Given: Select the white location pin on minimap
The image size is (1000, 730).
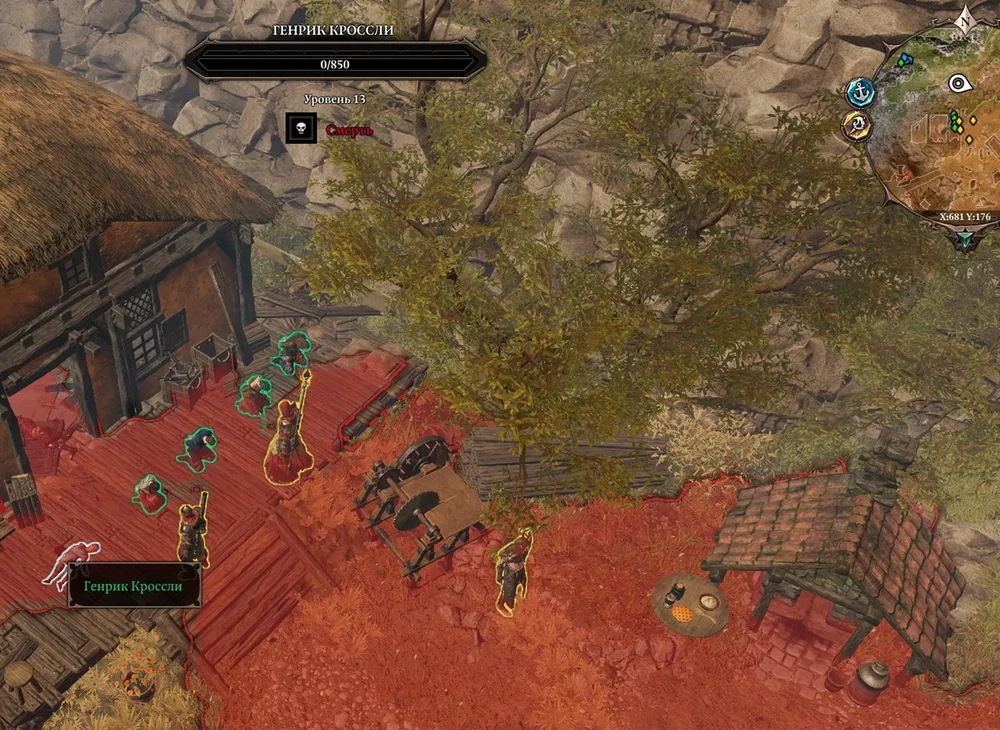Looking at the screenshot, I should point(960,83).
